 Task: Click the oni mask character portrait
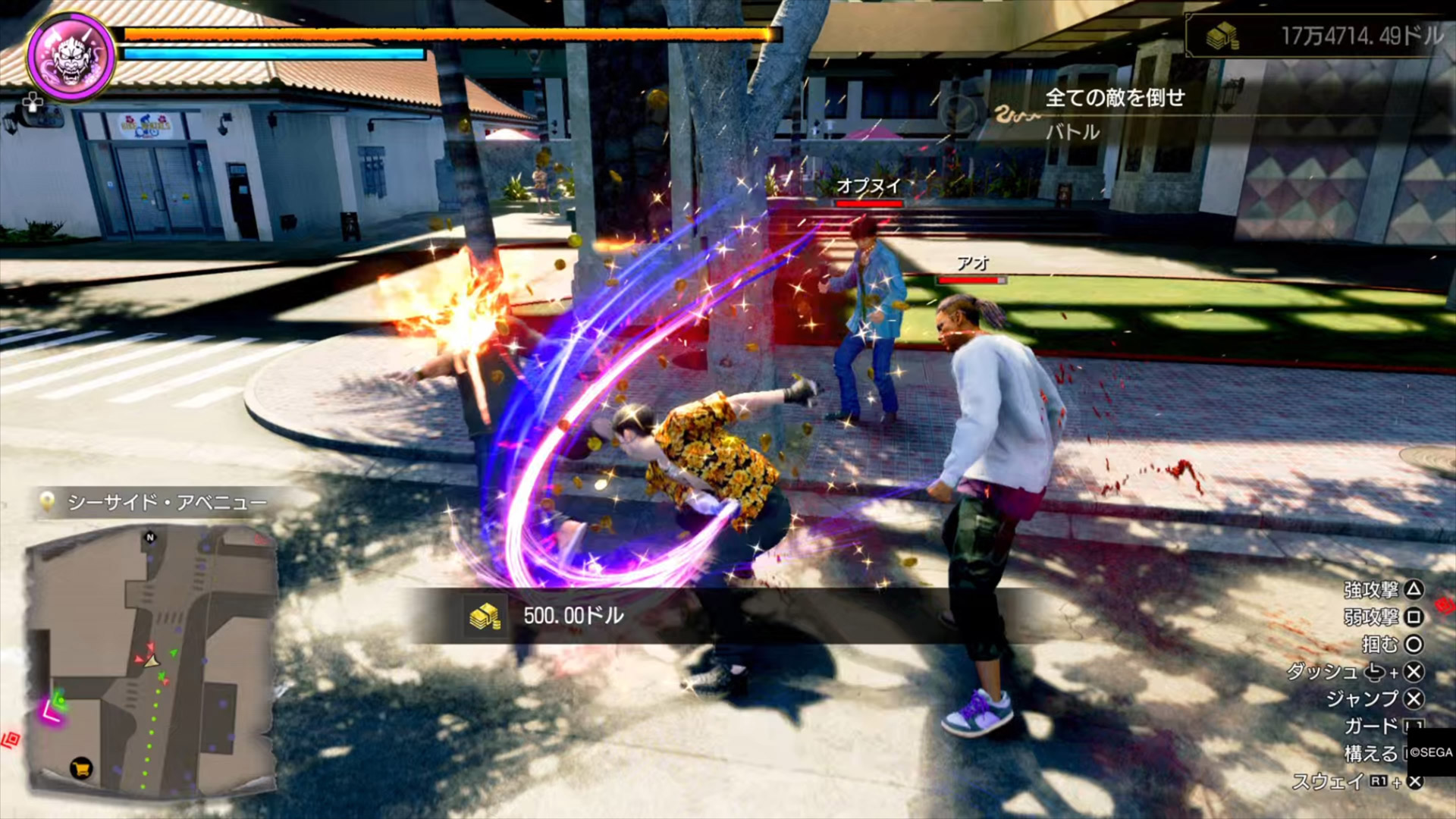click(71, 55)
